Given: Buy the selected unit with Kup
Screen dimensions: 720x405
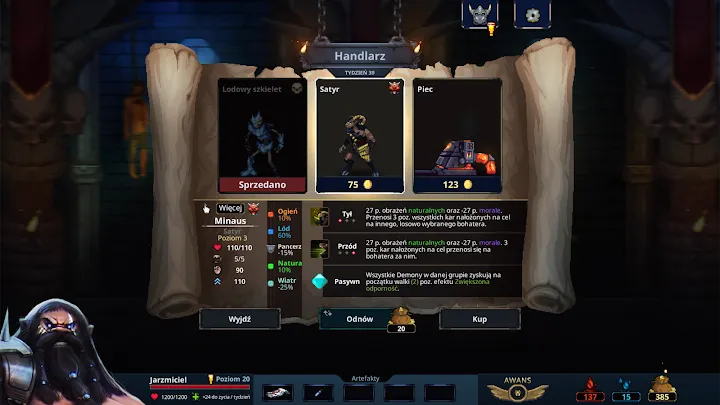Looking at the screenshot, I should 479,318.
